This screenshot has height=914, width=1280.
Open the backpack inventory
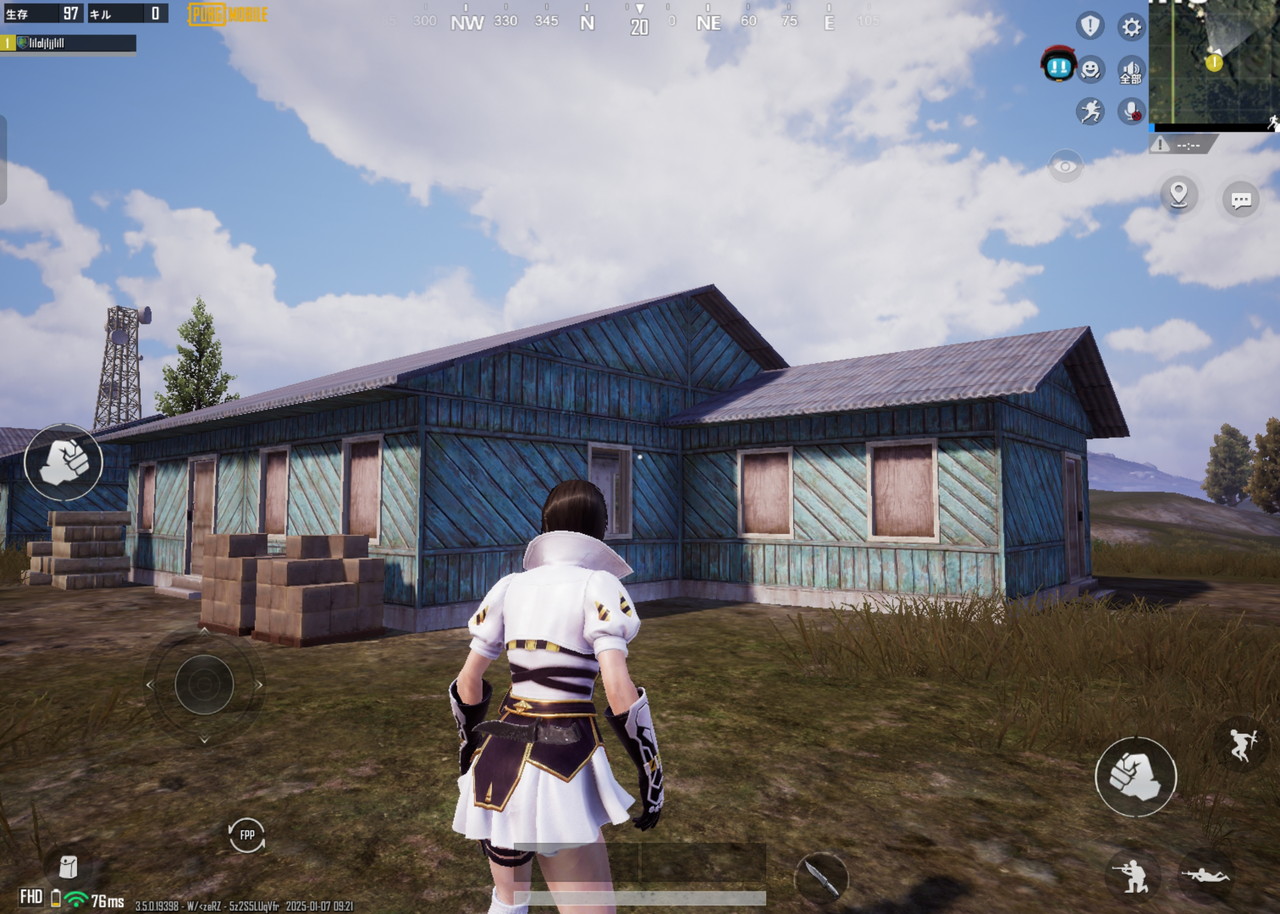tap(68, 866)
